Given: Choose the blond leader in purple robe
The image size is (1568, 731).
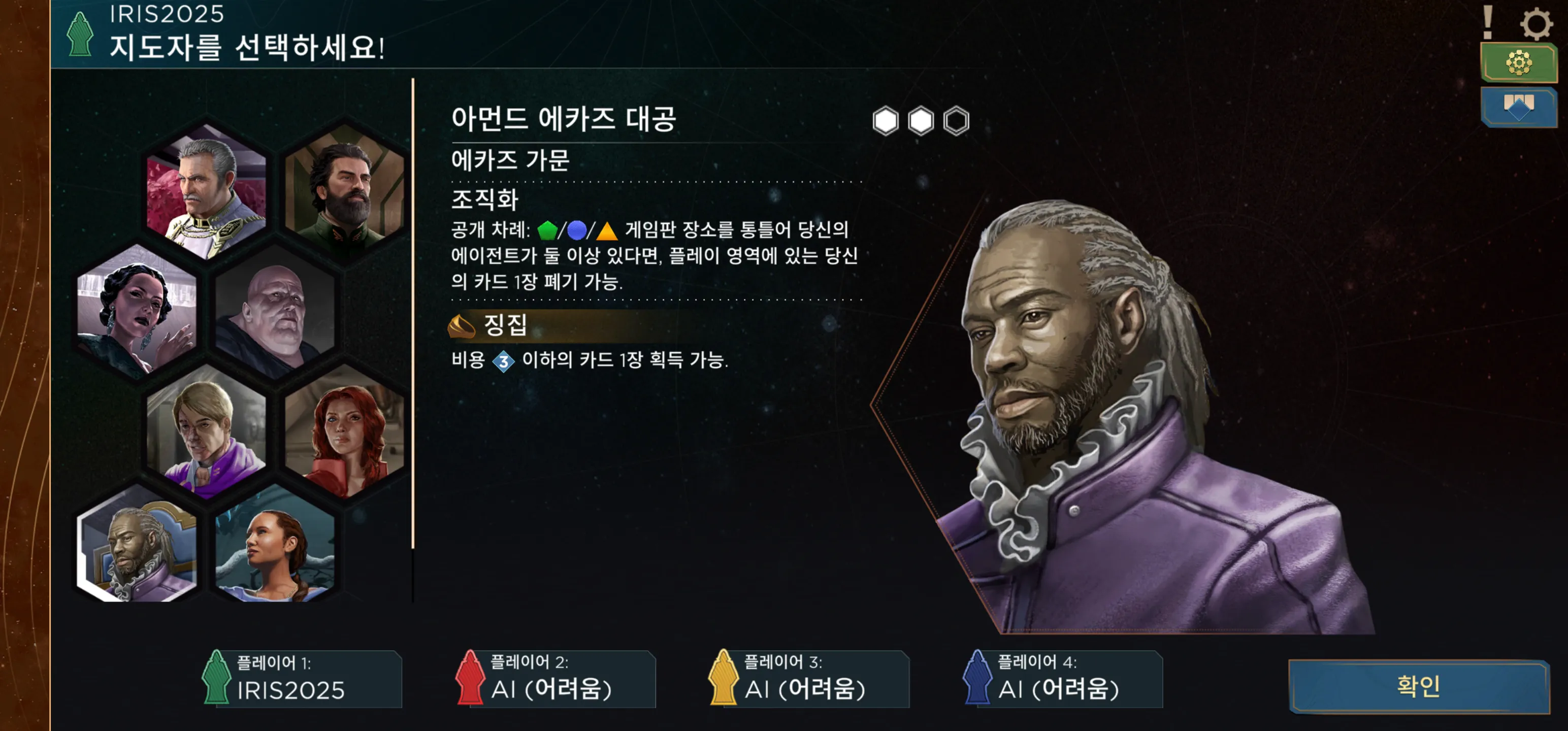Looking at the screenshot, I should pyautogui.click(x=206, y=432).
